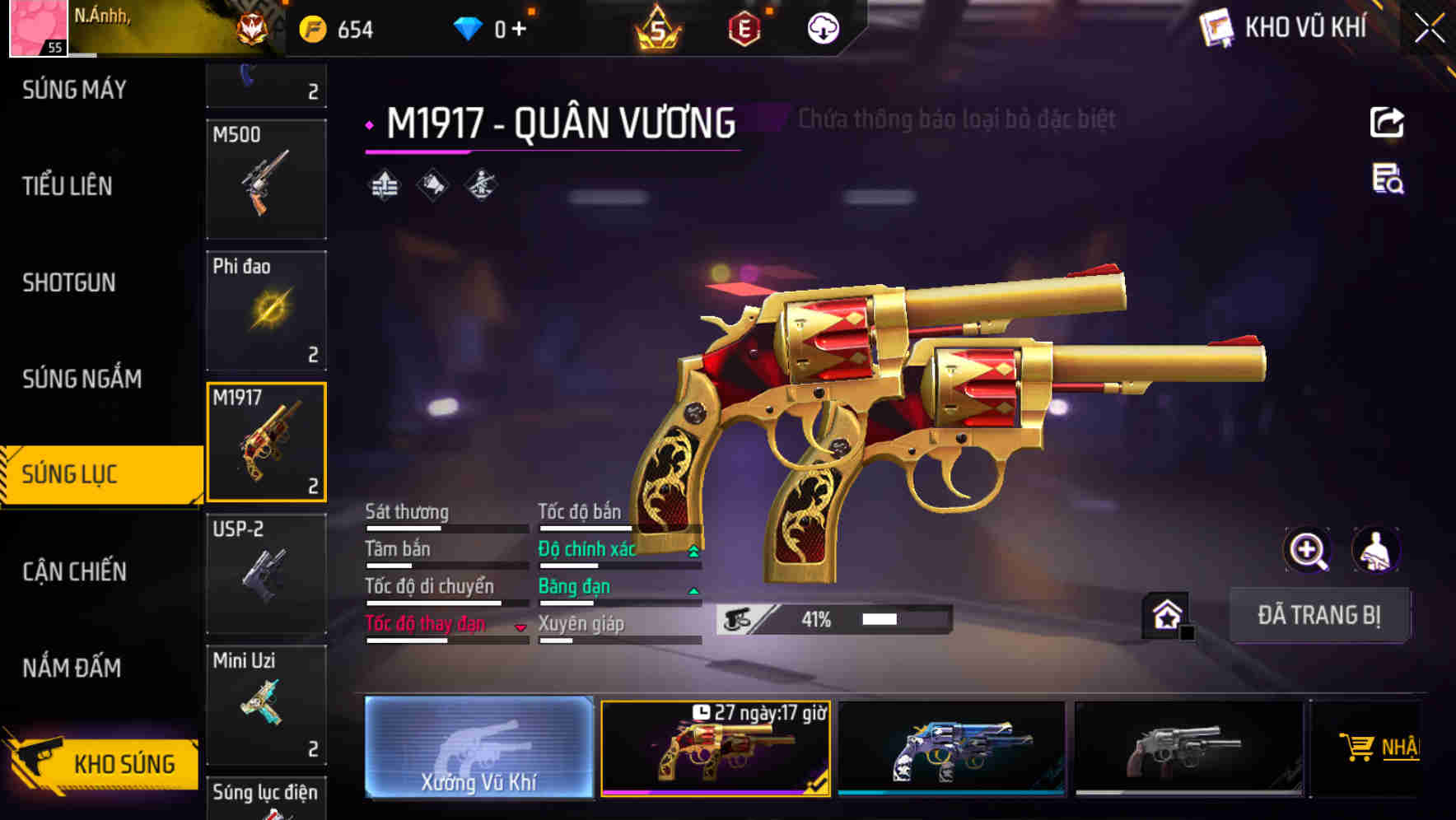The width and height of the screenshot is (1456, 820).
Task: Click the cloud download icon in top bar
Action: click(x=823, y=26)
